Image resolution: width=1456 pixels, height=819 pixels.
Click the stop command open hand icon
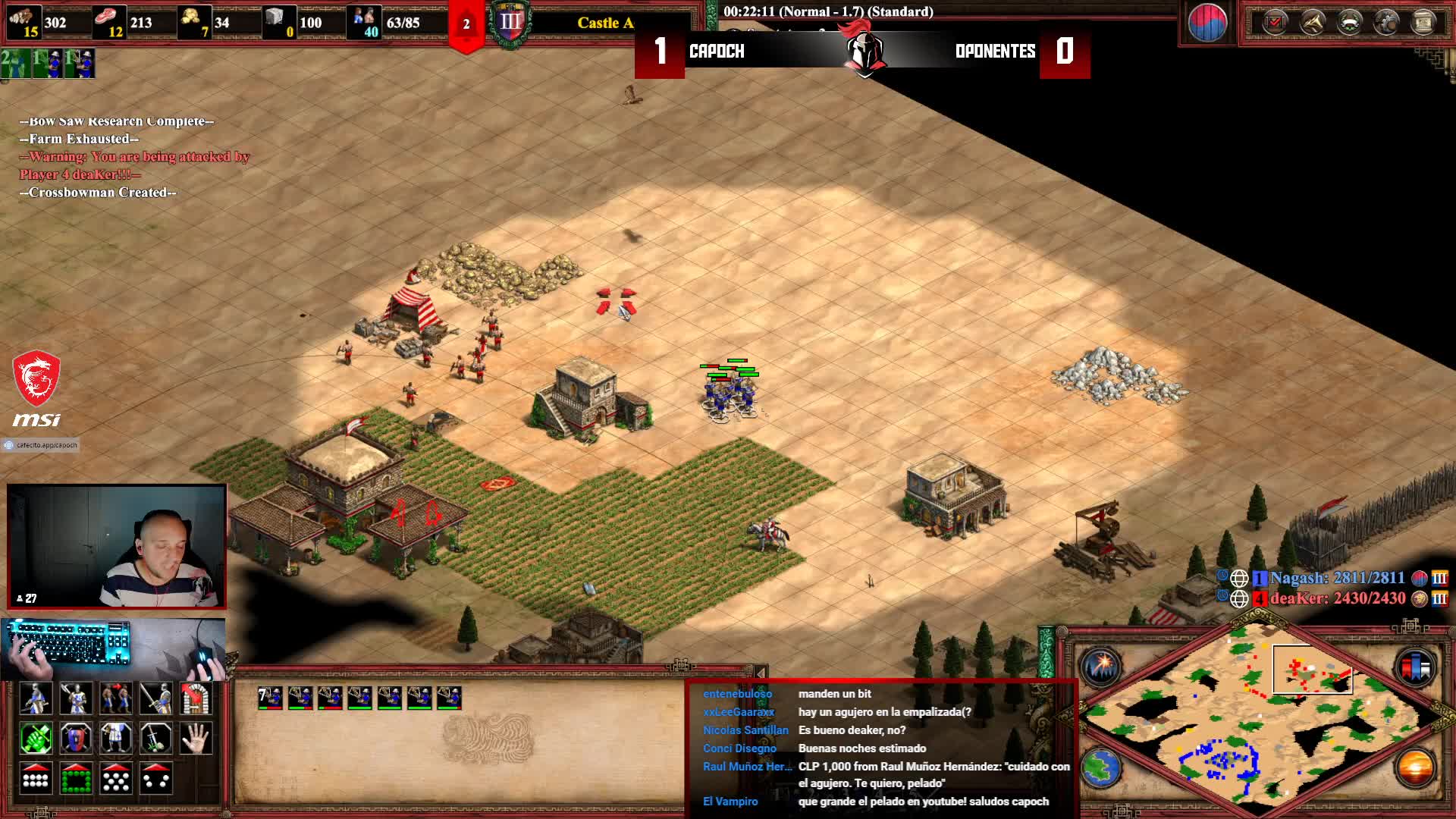coord(196,739)
